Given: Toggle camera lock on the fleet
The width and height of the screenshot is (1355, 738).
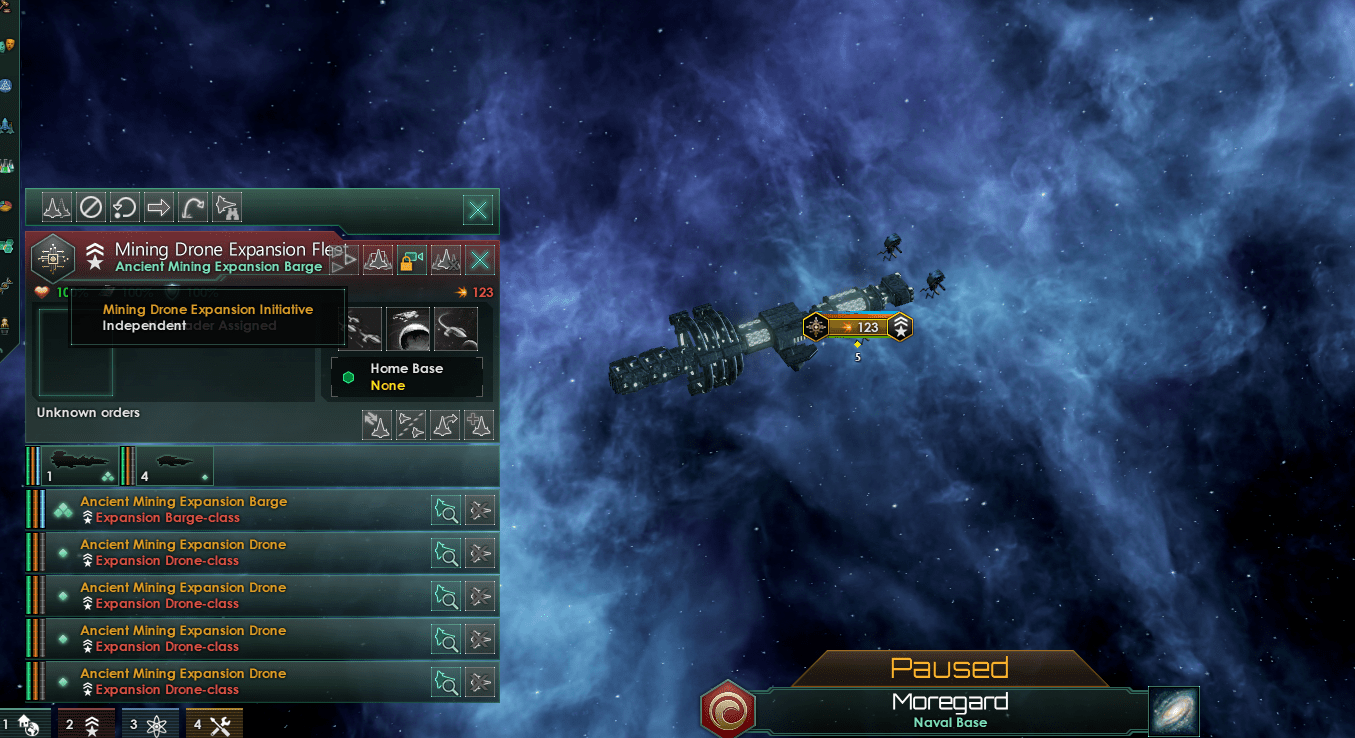Looking at the screenshot, I should pos(410,259).
